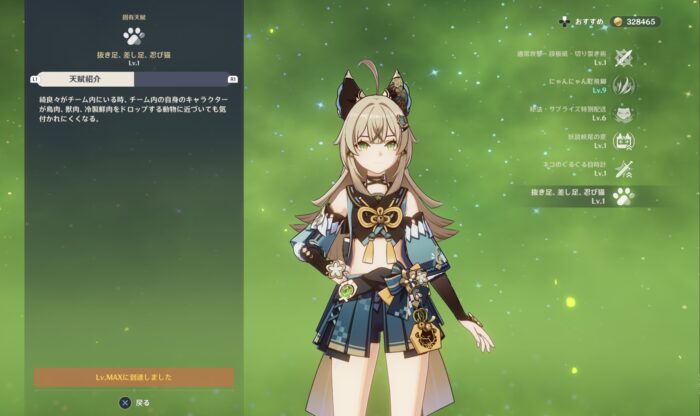Viewport: 700px width, 416px height.
Task: View the sword-with-arrows passive talent
Action: 624,168
